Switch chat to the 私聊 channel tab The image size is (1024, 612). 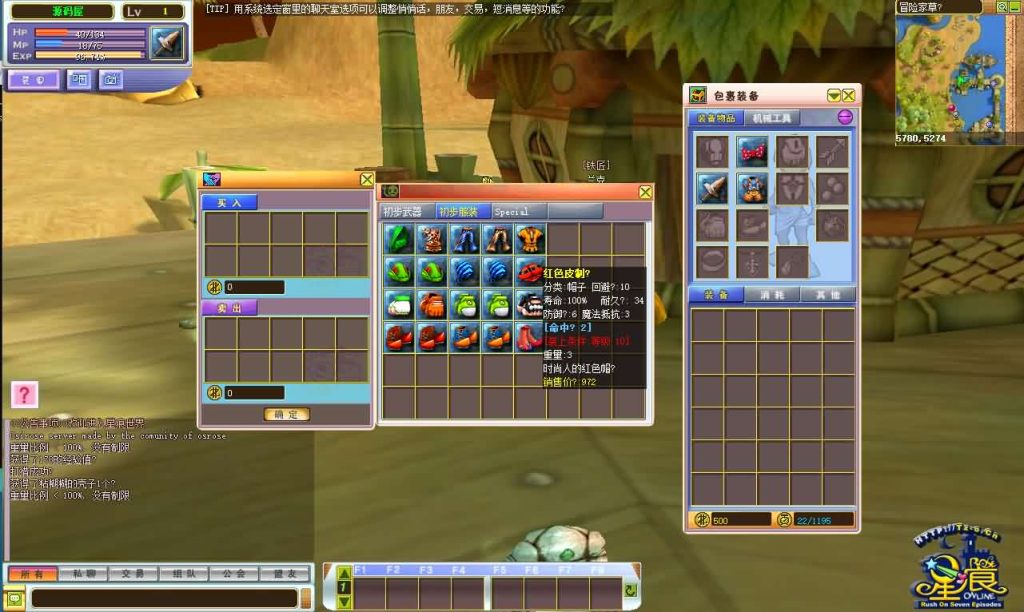point(79,574)
